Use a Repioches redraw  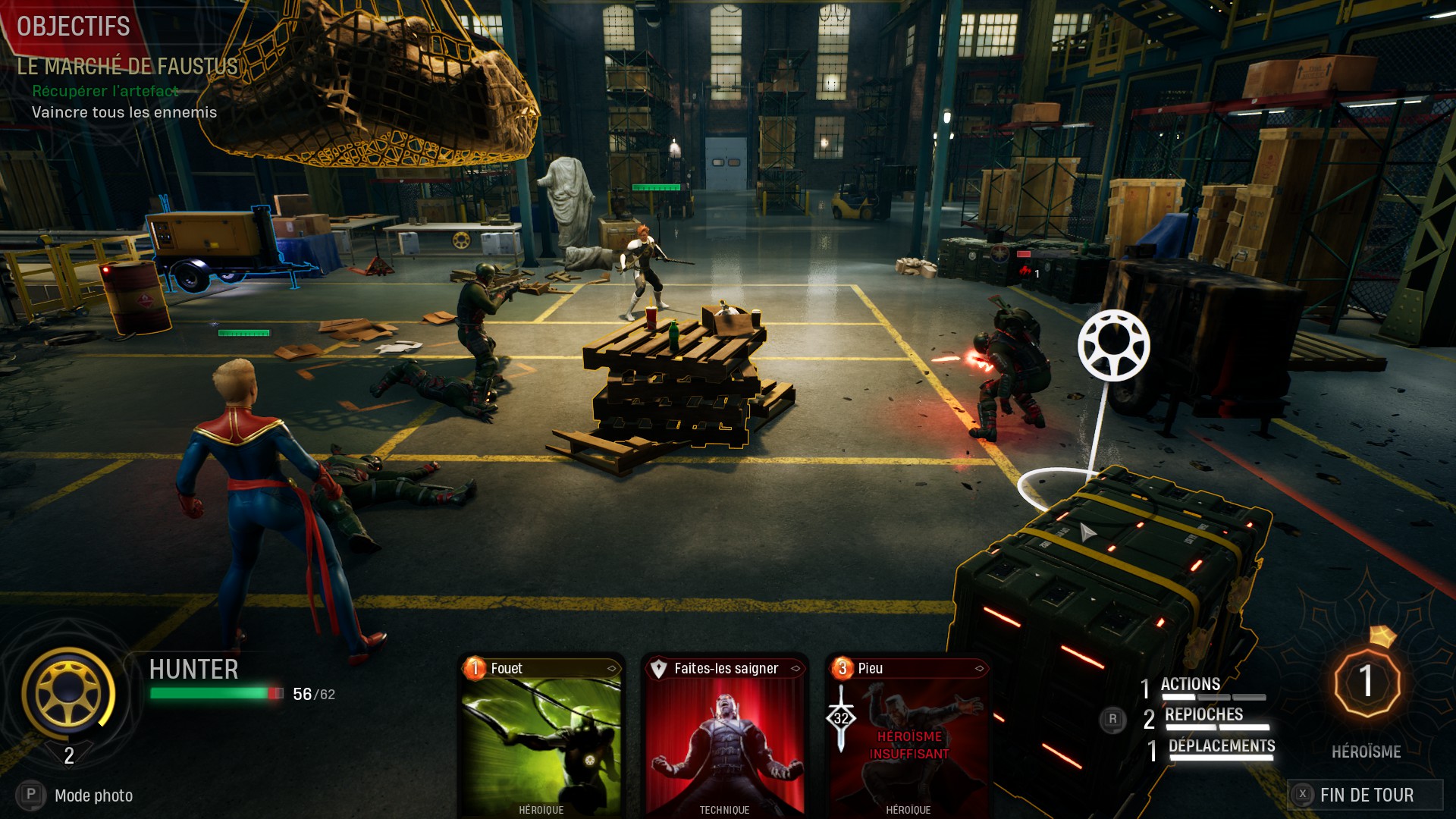[1203, 716]
